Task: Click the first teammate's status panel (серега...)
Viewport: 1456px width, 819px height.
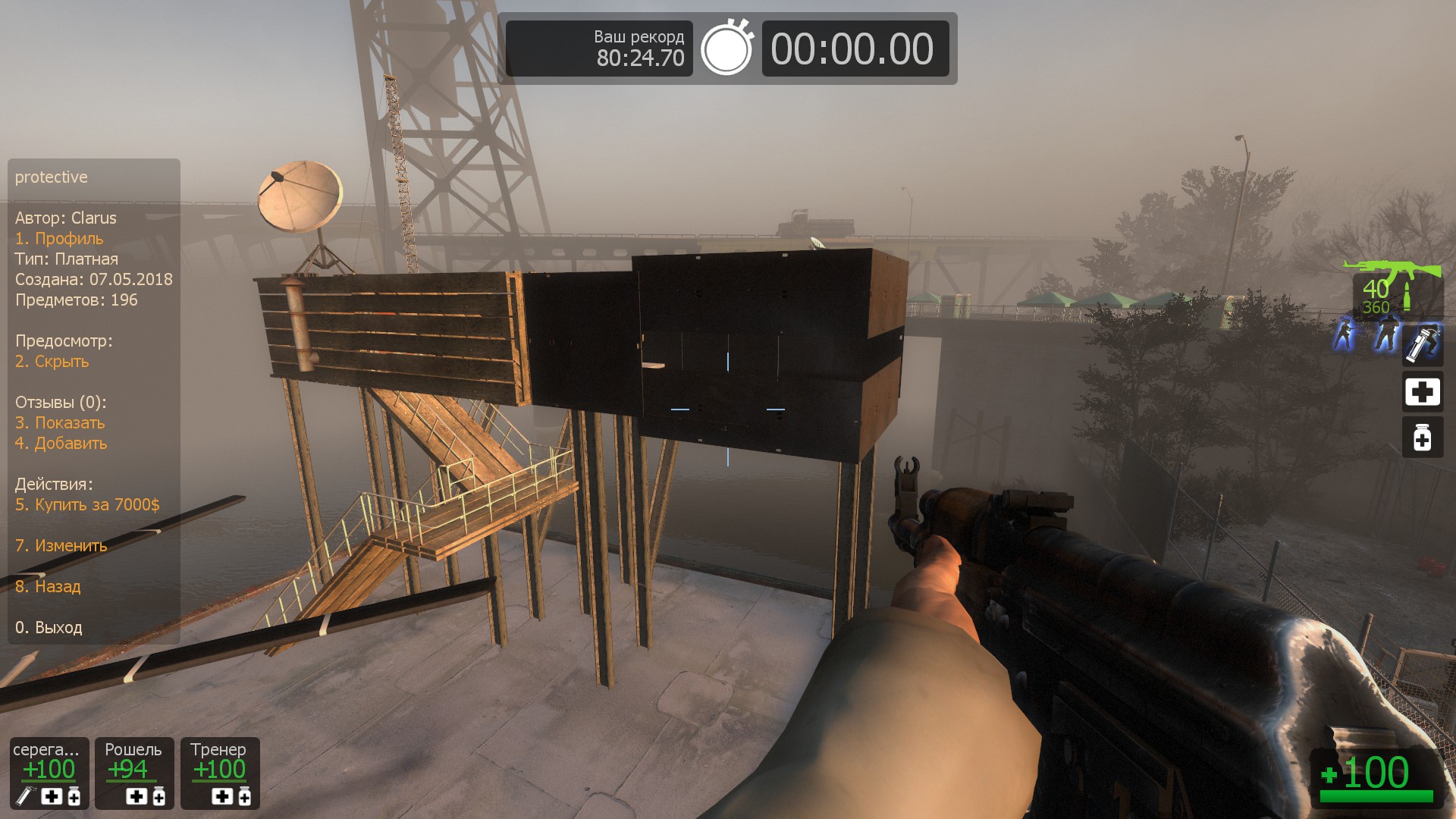Action: [49, 772]
